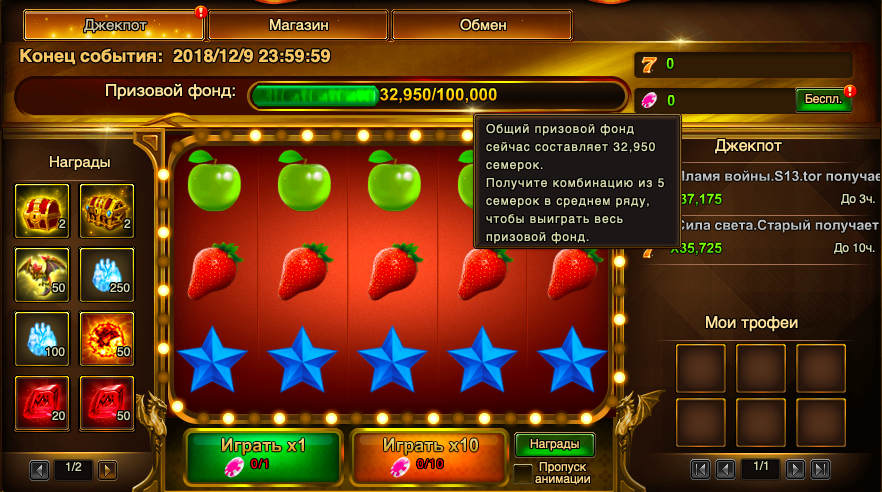
Task: Click the green Беспл. button
Action: coord(823,100)
